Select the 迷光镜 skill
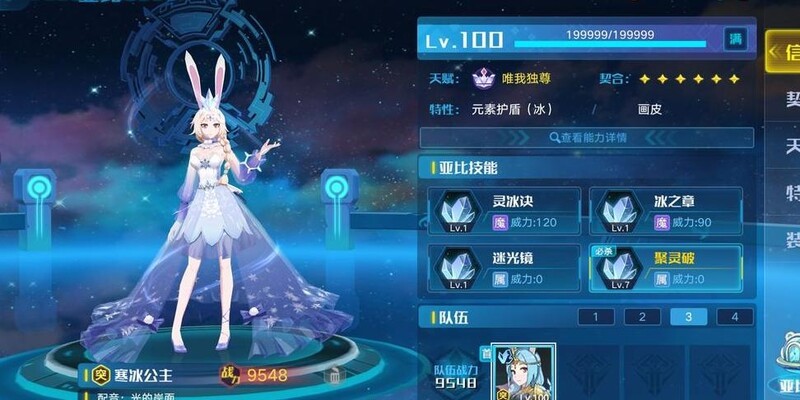Screen dimensions: 800x400 (x=500, y=267)
